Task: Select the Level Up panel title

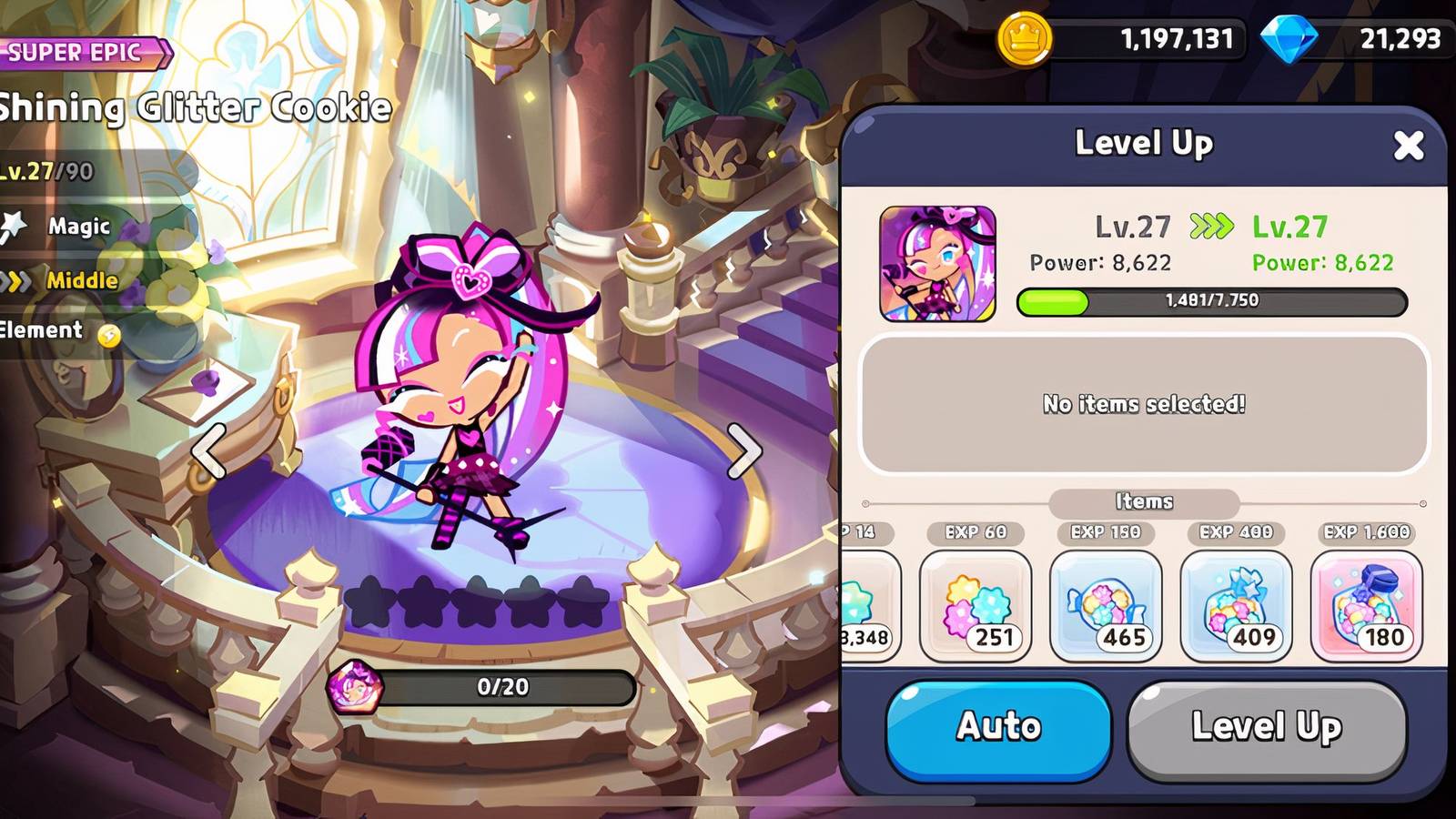Action: pyautogui.click(x=1142, y=144)
